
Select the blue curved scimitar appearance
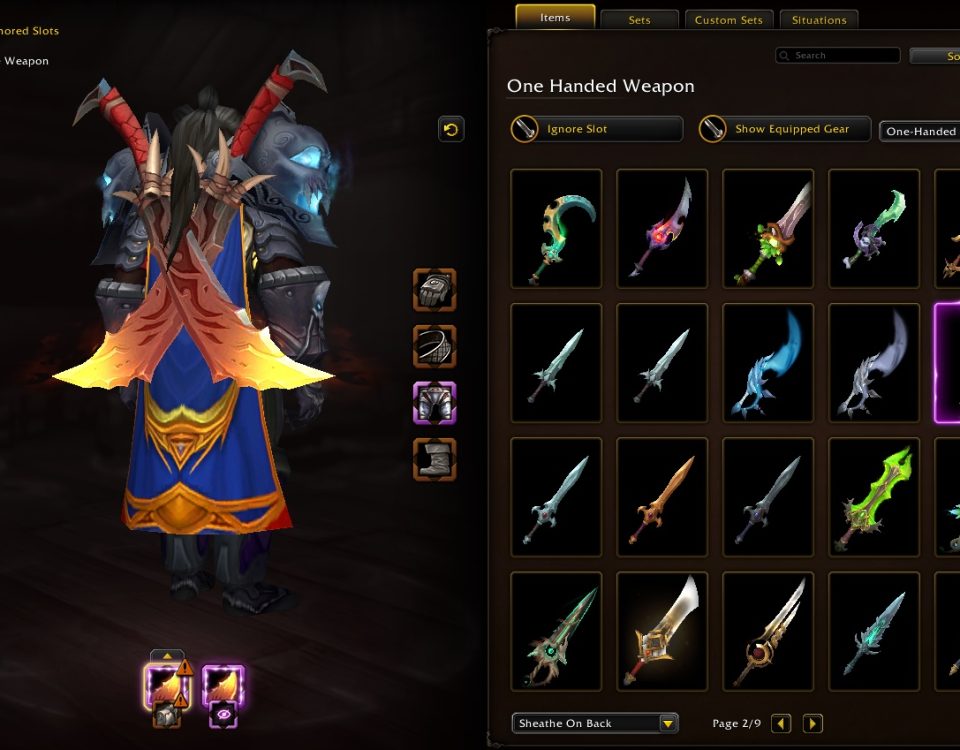(768, 362)
